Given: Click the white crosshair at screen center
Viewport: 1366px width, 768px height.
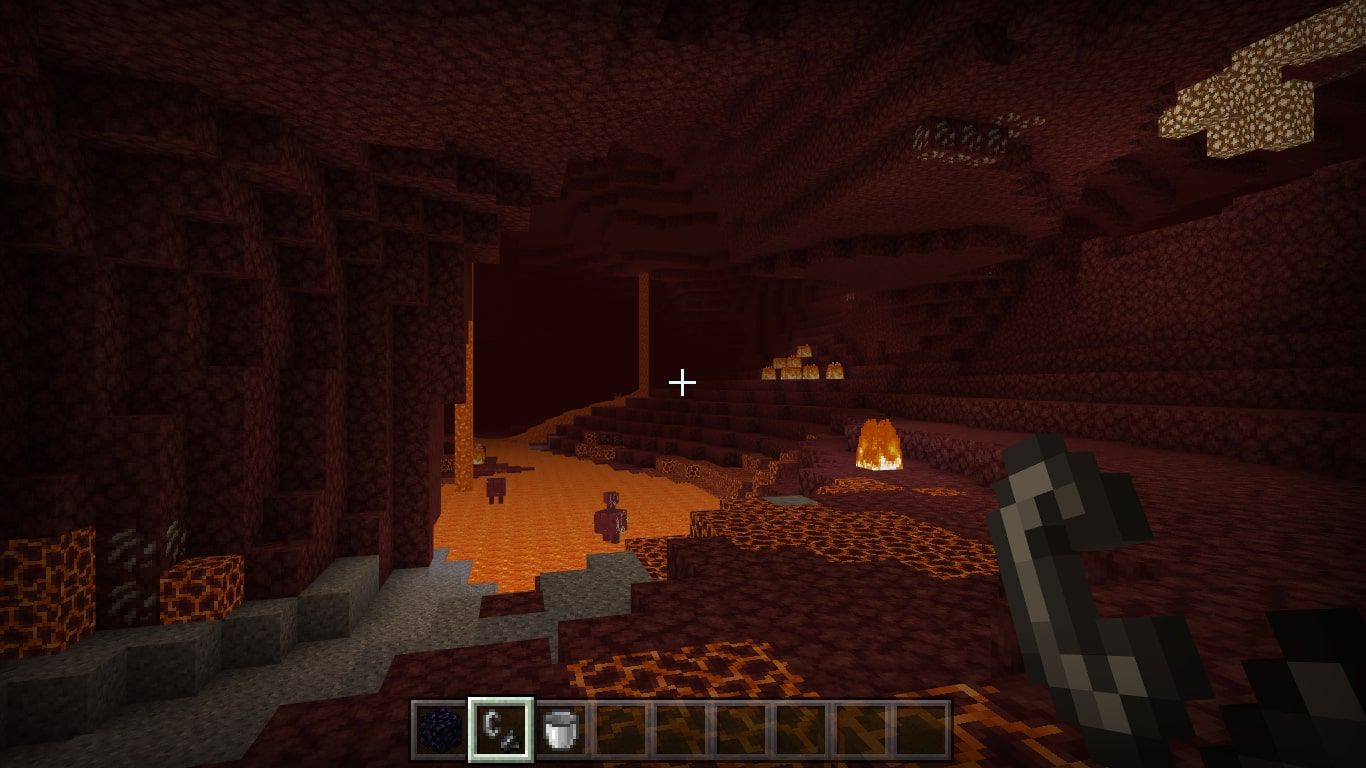Looking at the screenshot, I should [683, 381].
